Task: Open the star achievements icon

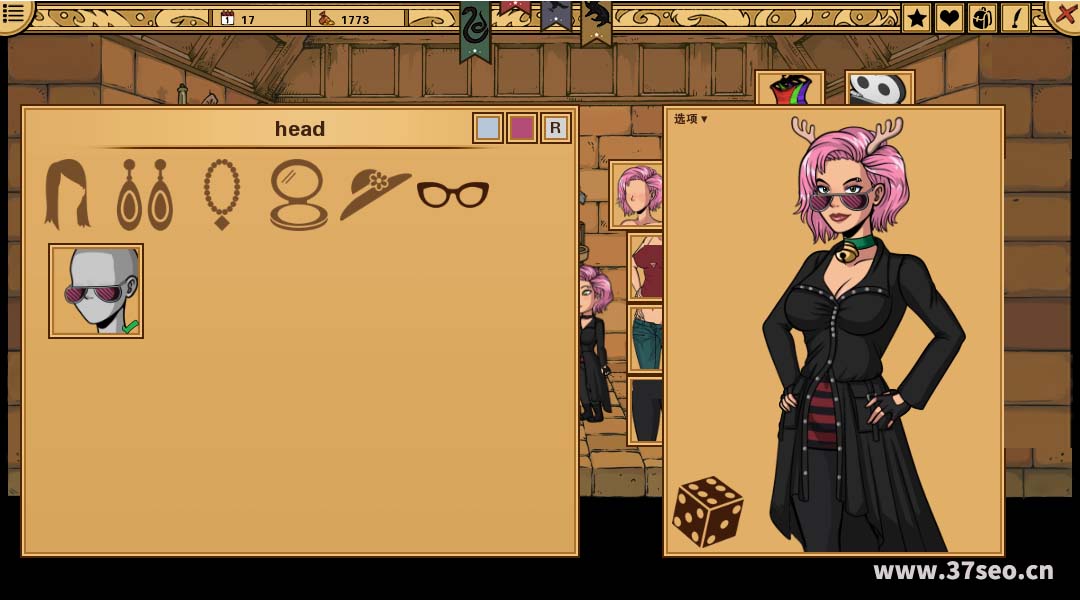Action: 916,18
